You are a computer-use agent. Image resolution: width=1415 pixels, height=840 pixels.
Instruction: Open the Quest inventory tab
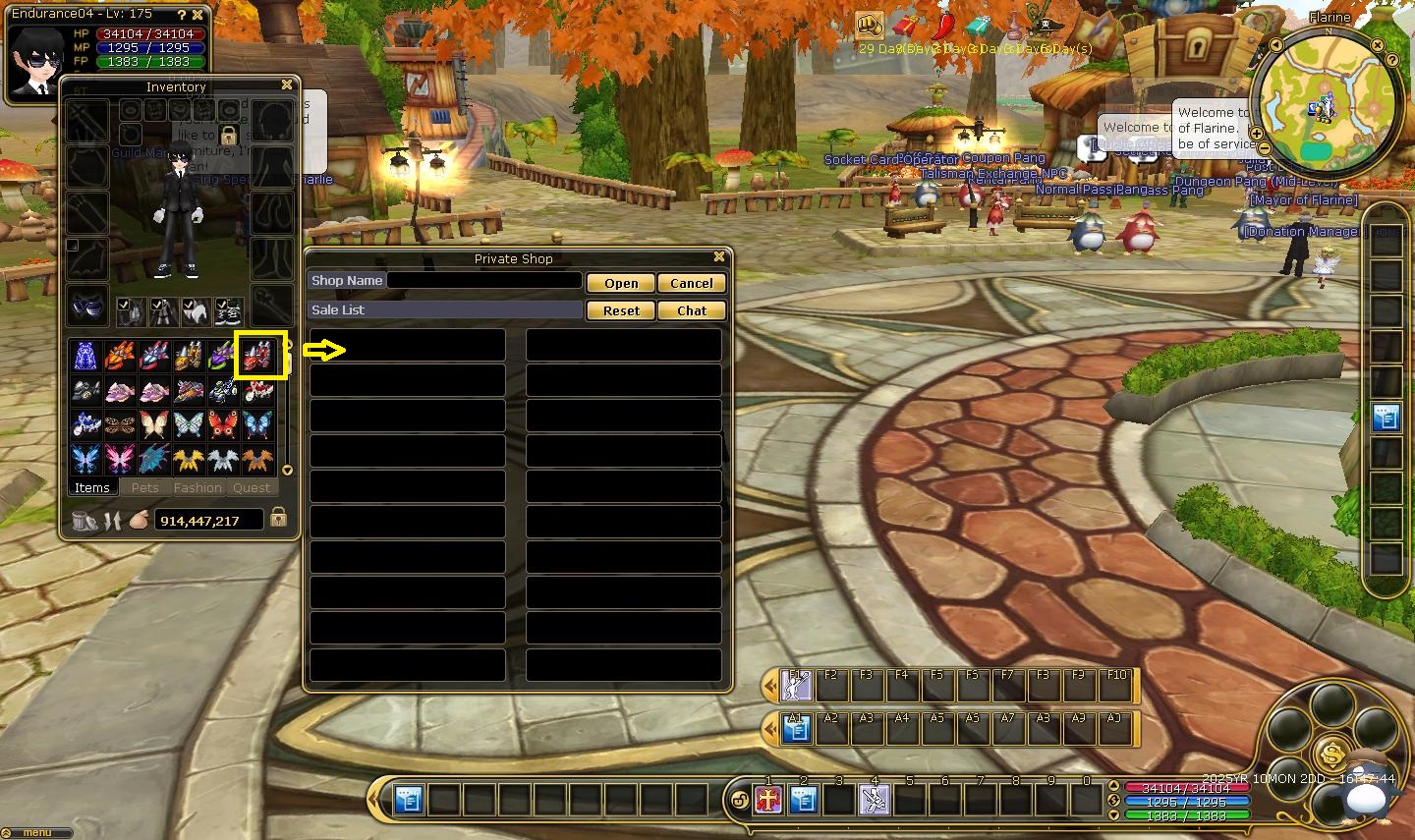(252, 487)
